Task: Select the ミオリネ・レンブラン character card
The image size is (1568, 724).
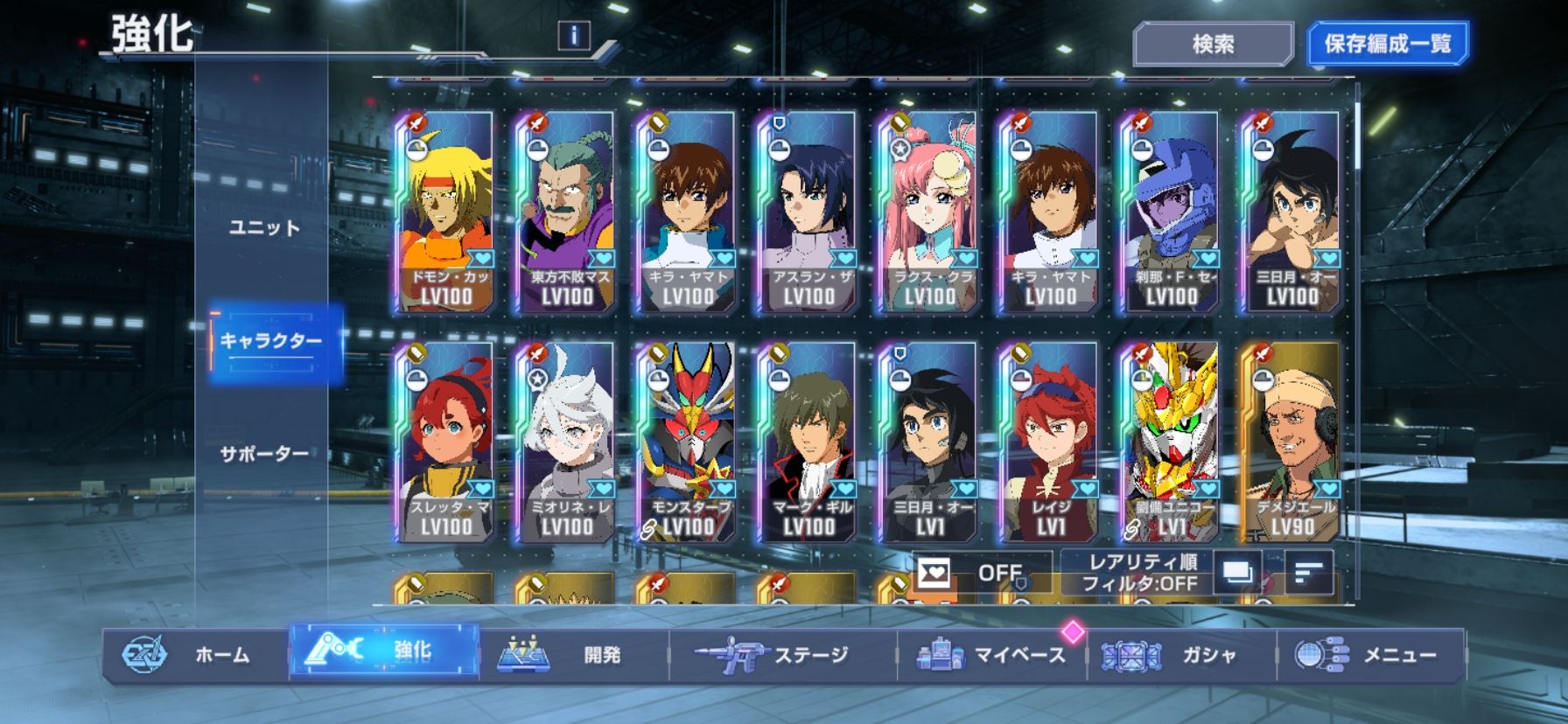Action: pyautogui.click(x=566, y=442)
